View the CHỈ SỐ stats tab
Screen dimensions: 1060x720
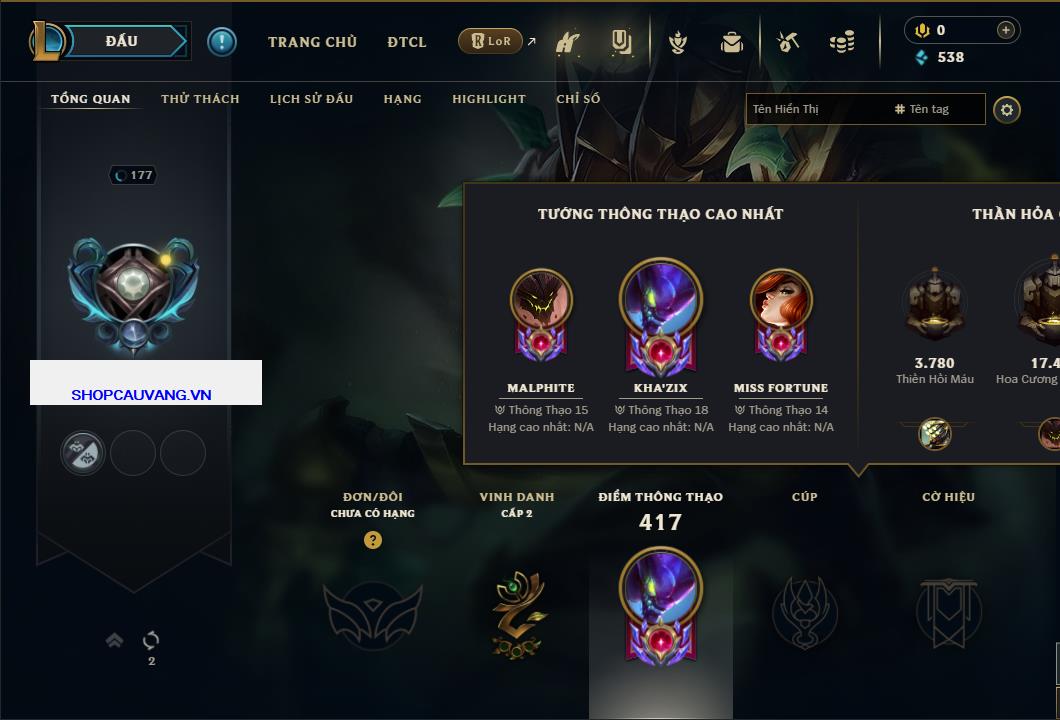coord(578,99)
